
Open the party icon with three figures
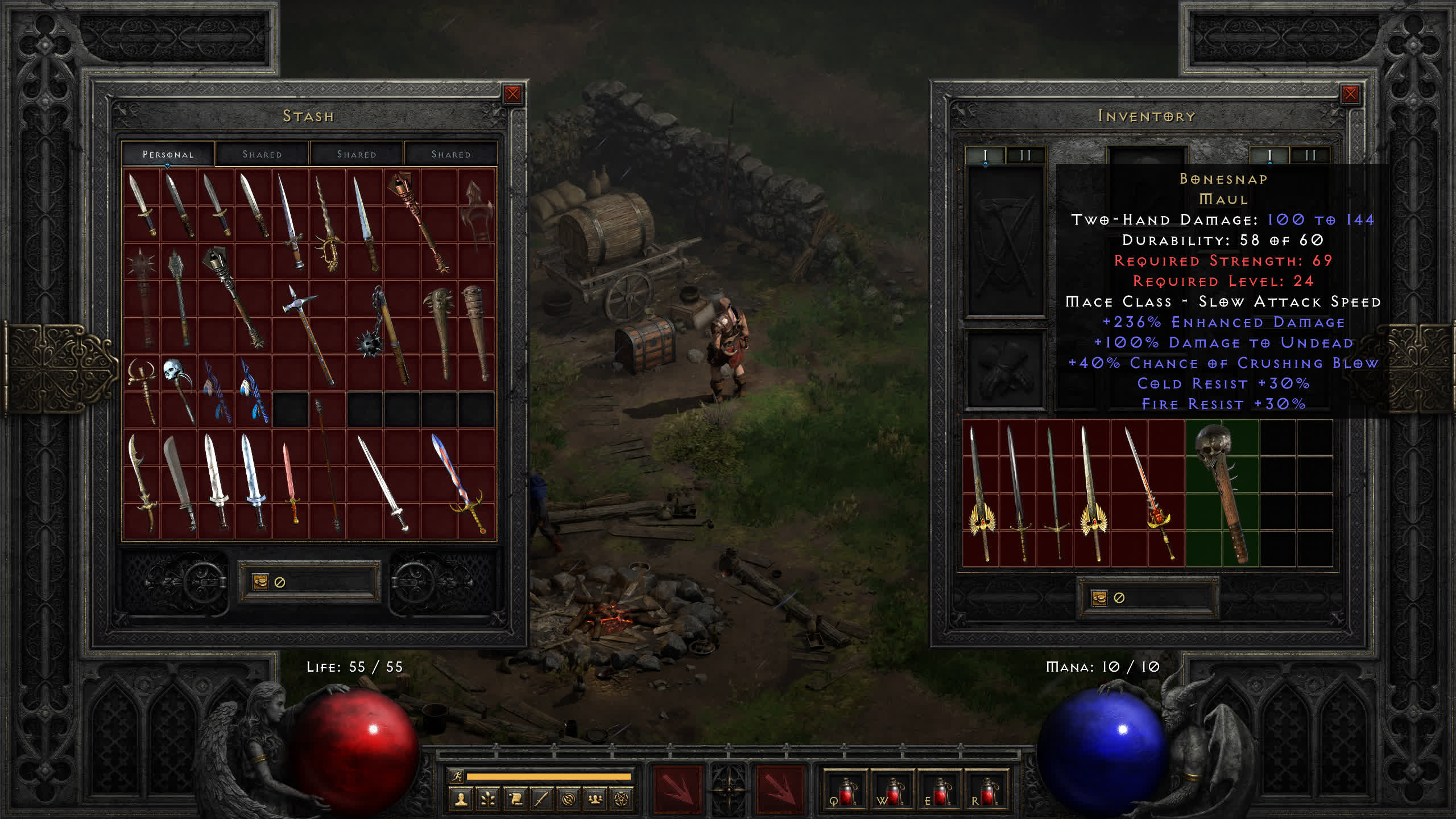tap(595, 800)
